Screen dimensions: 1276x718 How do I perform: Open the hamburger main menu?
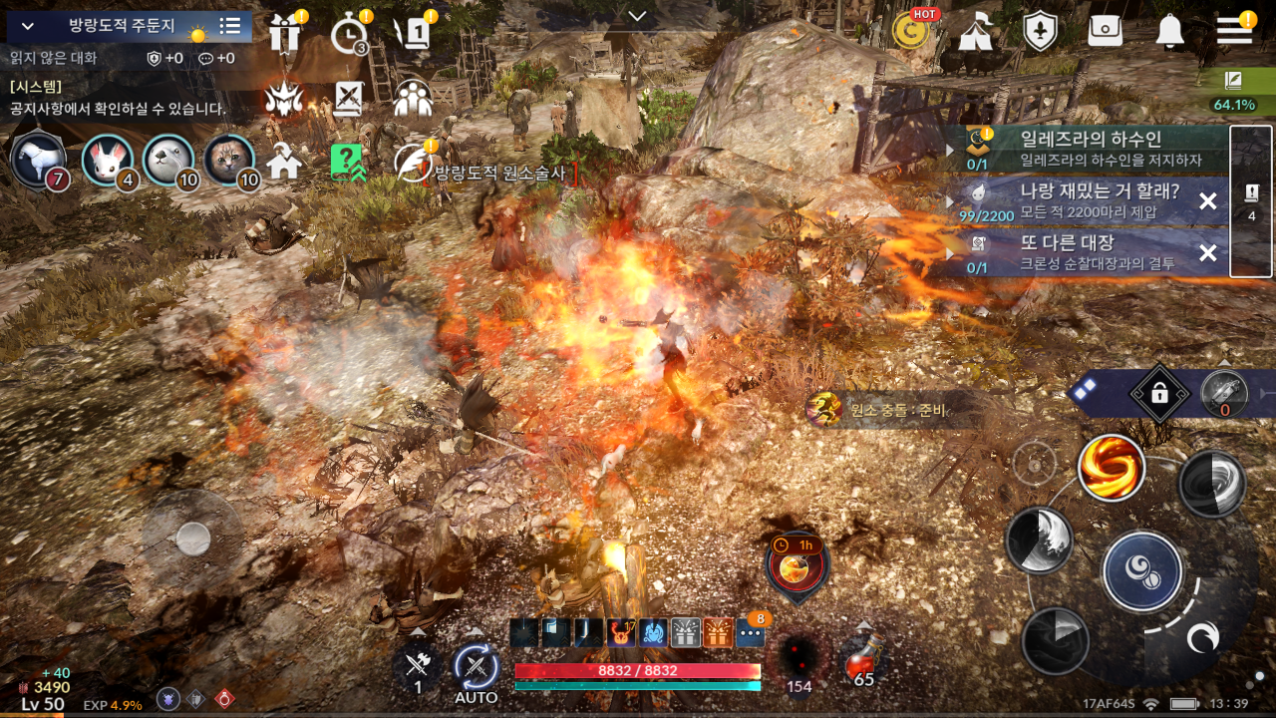coord(1234,30)
